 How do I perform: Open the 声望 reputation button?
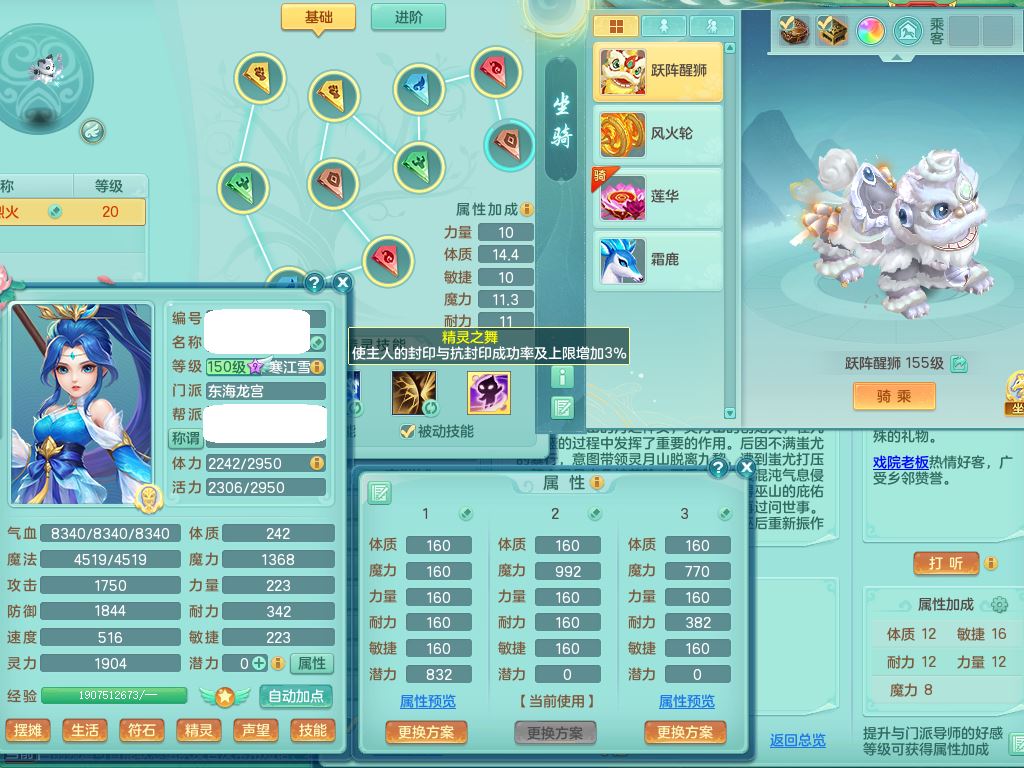pos(256,730)
